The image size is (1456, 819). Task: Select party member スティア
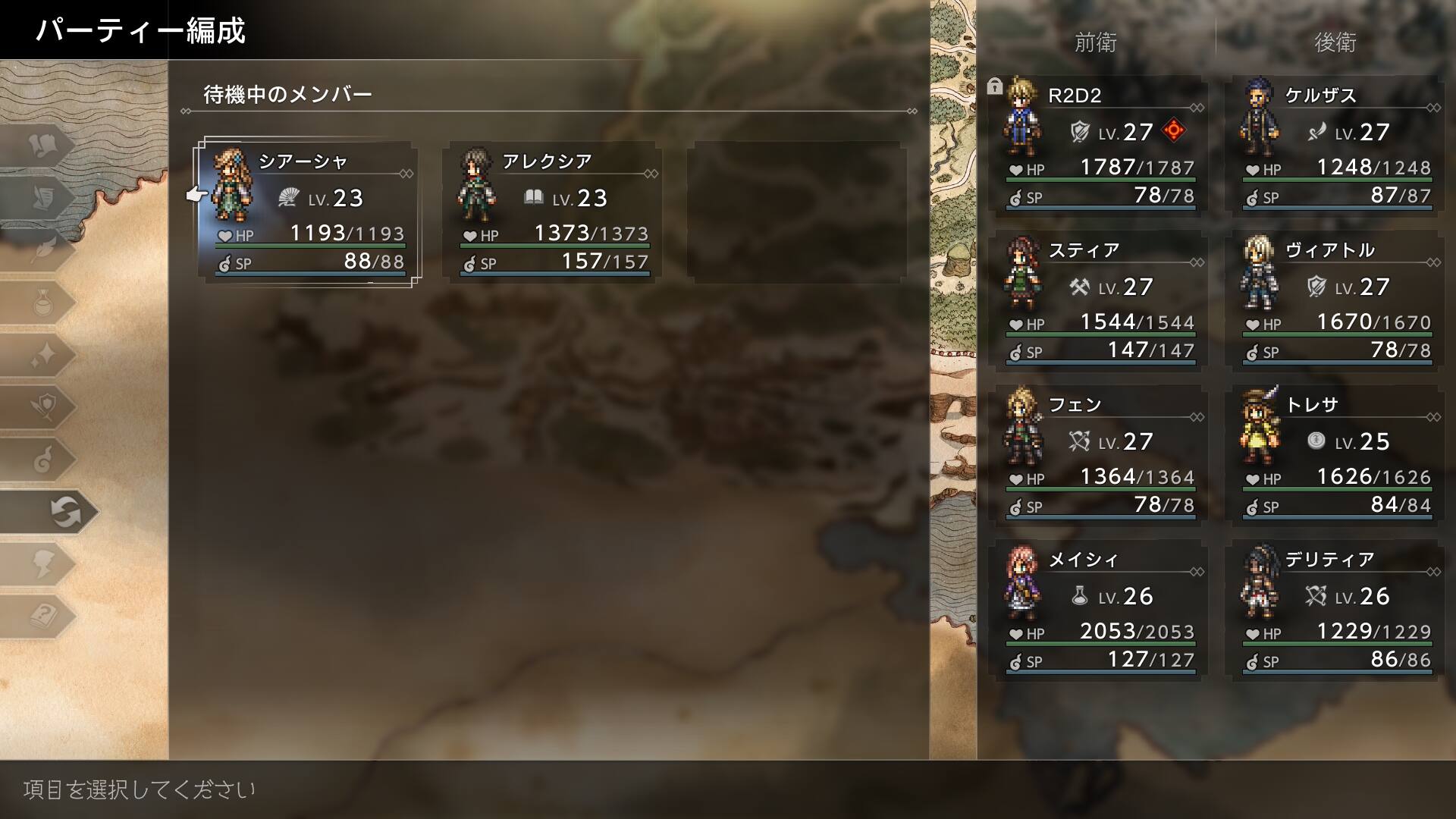(1100, 300)
